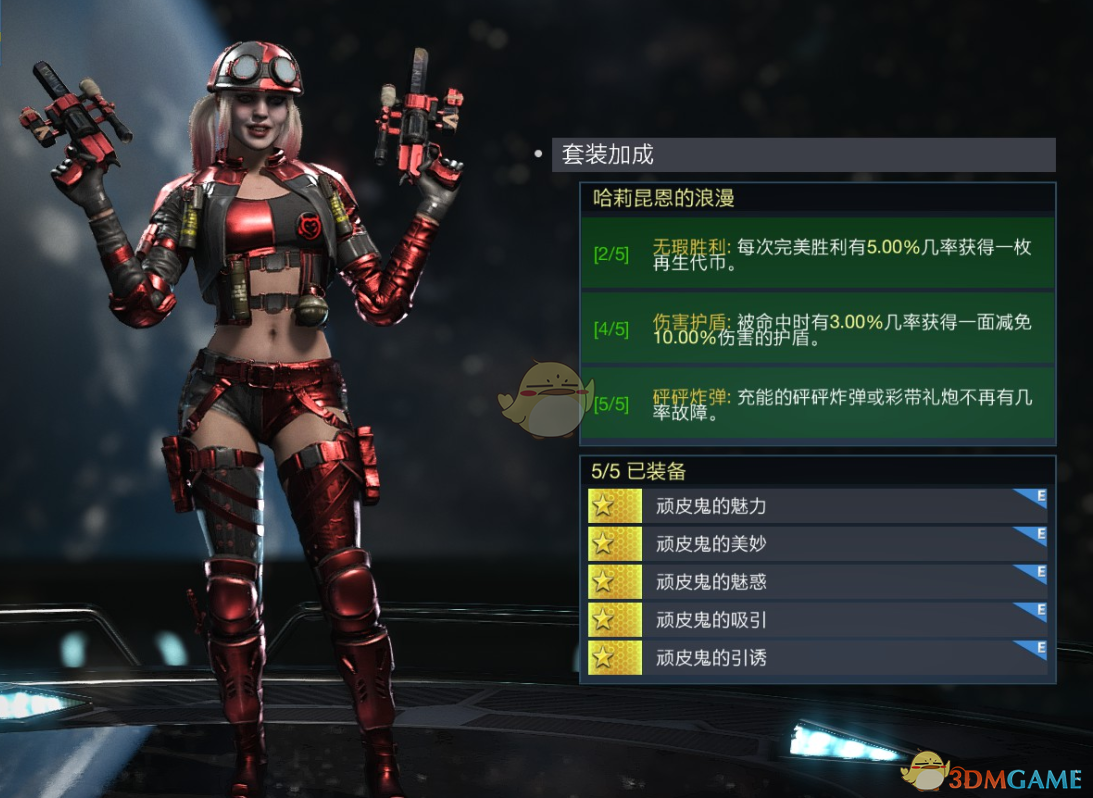
Task: Select the 套装加成 header entry
Action: tap(803, 155)
